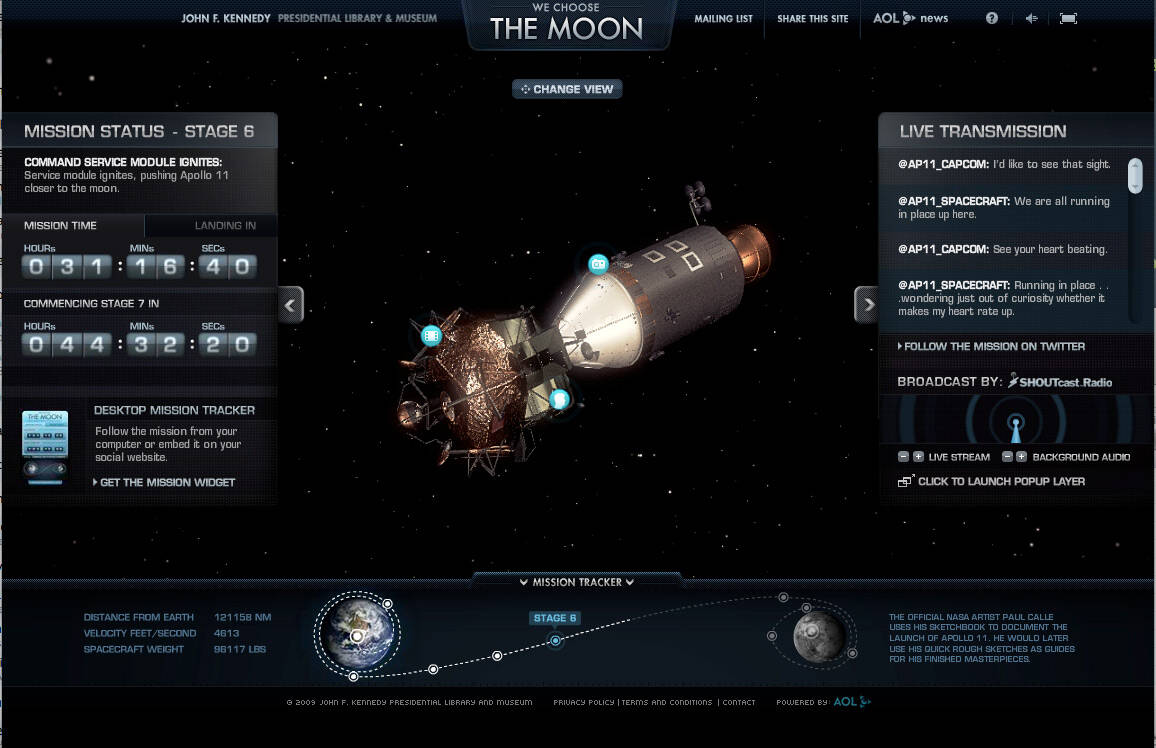Toggle sound with the speaker icon
This screenshot has width=1156, height=748.
[1031, 18]
